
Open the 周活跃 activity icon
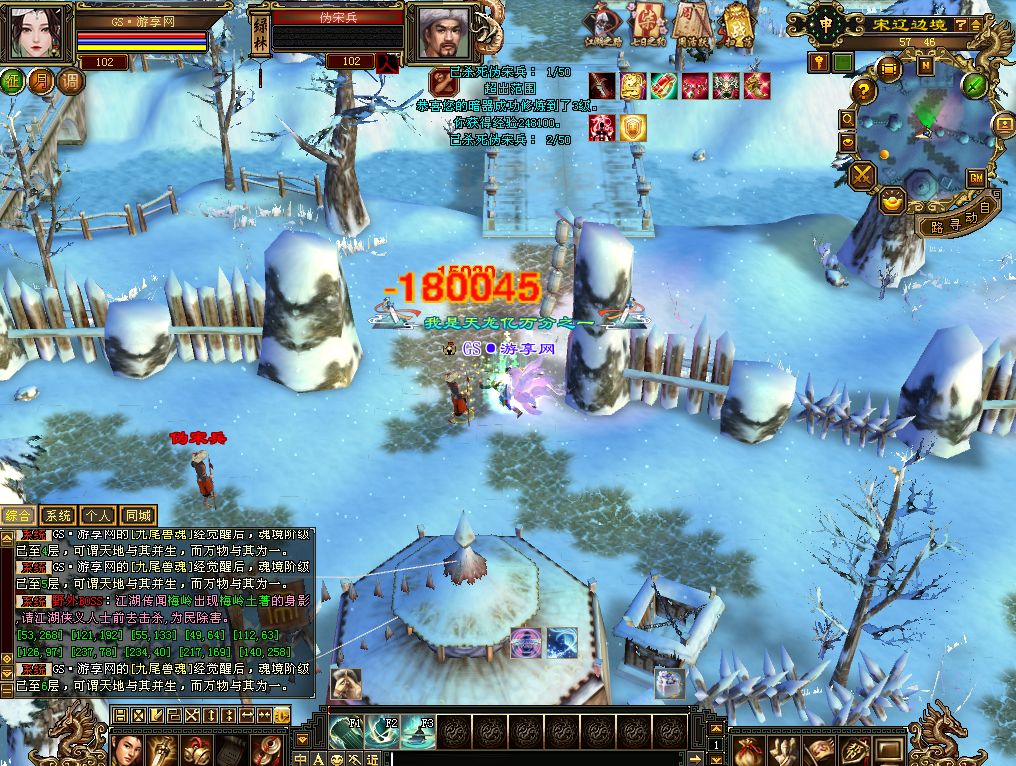coord(692,23)
